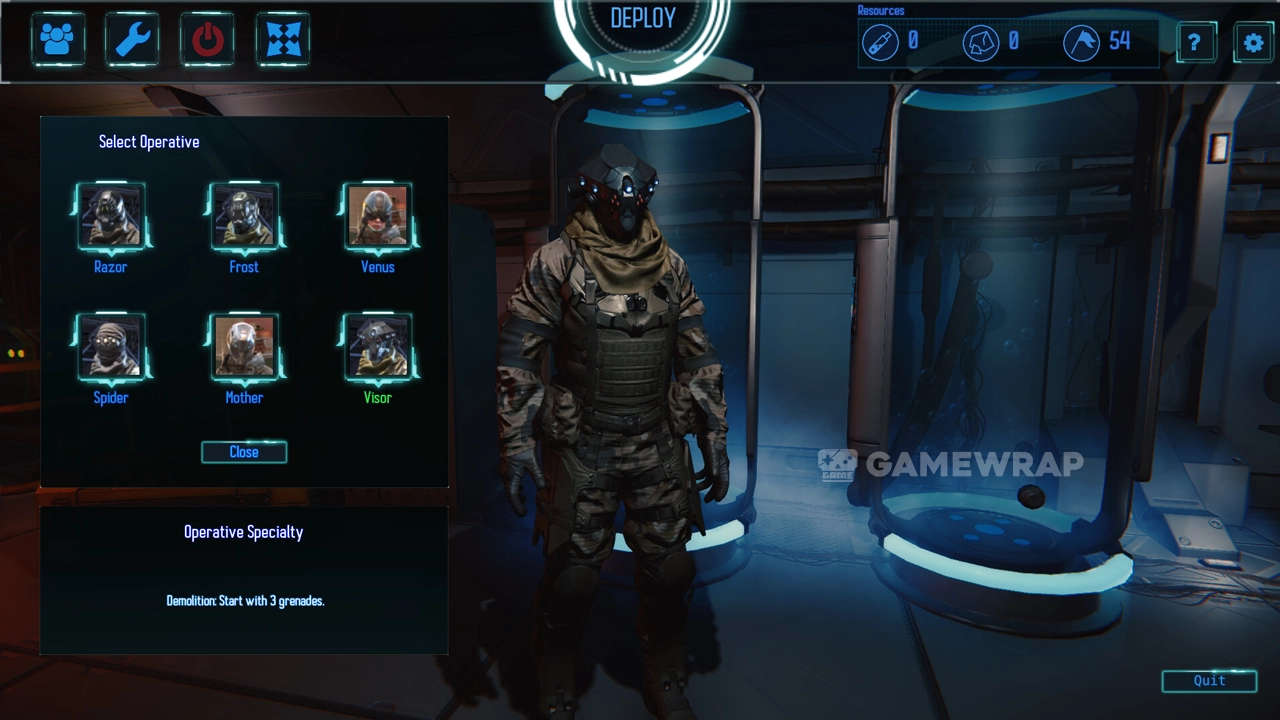
Task: Choose the Frost operative
Action: coord(244,216)
